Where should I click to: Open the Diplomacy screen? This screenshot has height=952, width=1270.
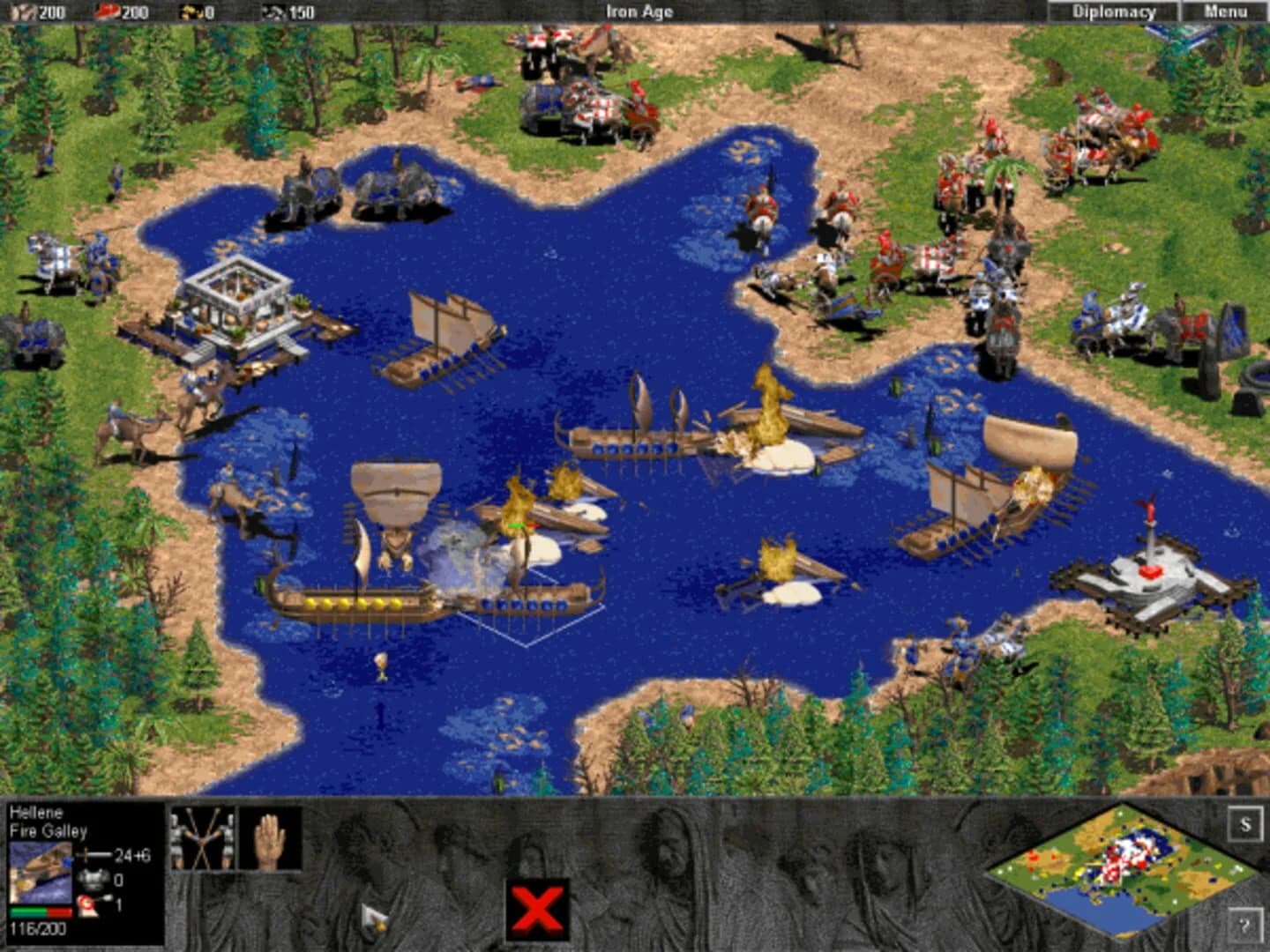(x=1113, y=11)
